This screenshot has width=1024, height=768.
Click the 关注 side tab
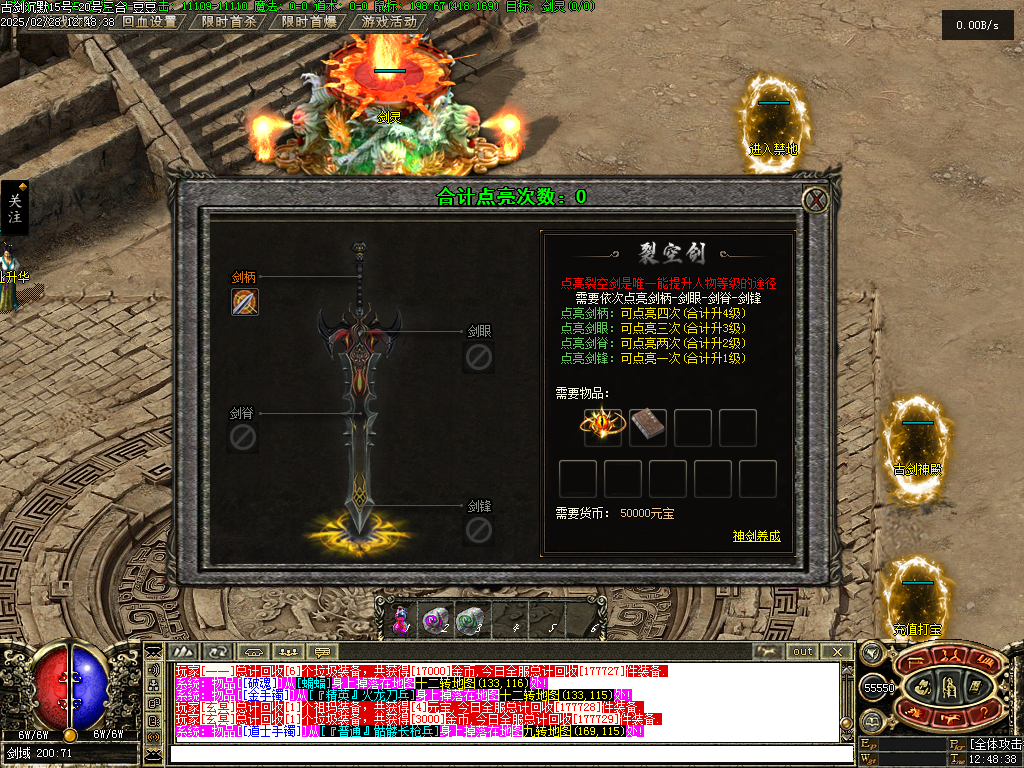tap(15, 208)
